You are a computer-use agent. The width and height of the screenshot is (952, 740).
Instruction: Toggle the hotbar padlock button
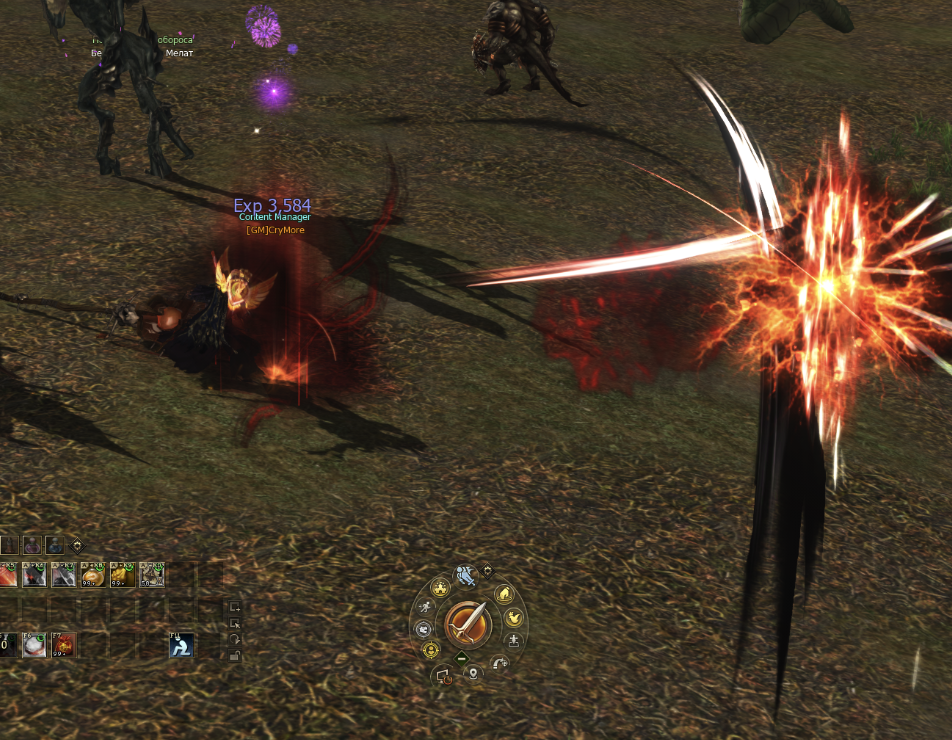[234, 656]
